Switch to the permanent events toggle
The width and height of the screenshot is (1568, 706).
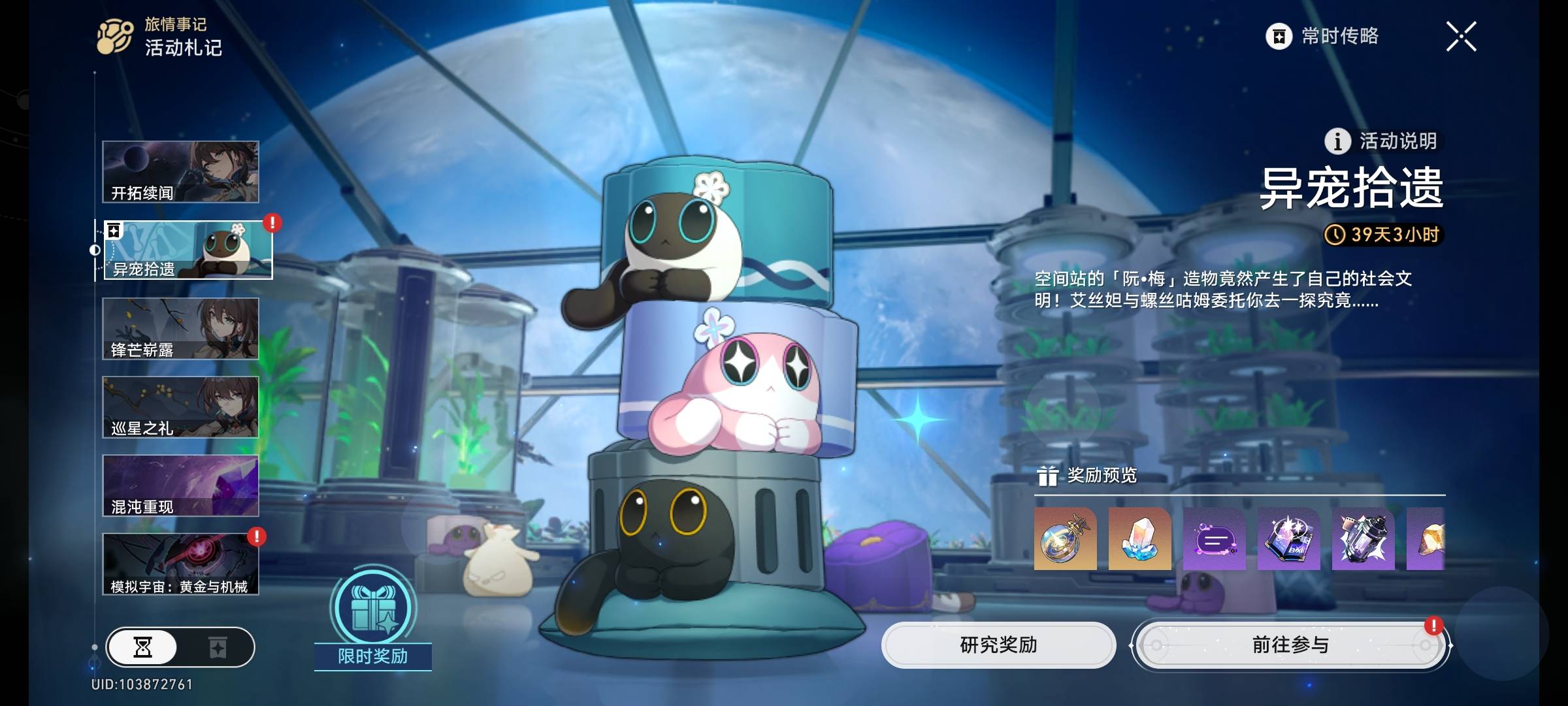[218, 648]
